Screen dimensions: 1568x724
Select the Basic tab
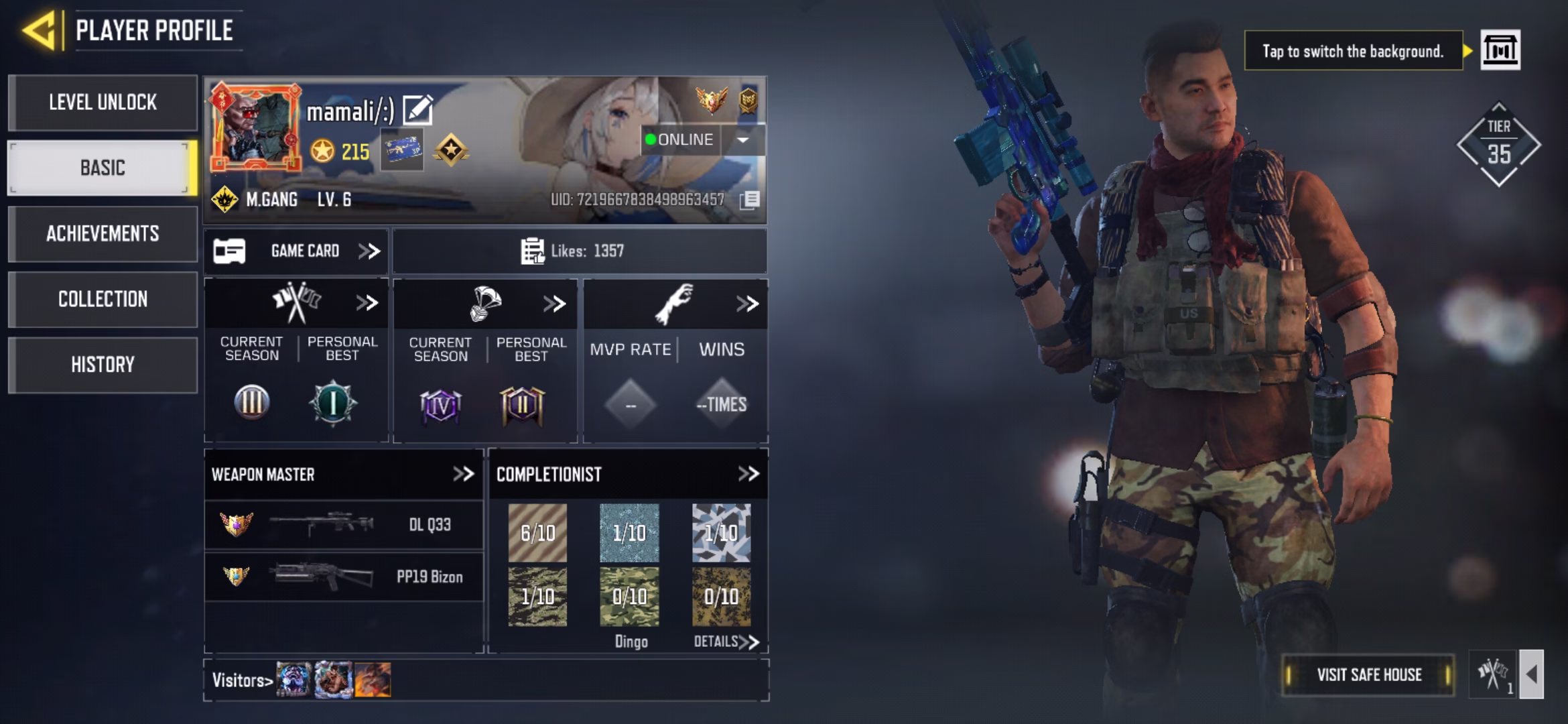[103, 168]
